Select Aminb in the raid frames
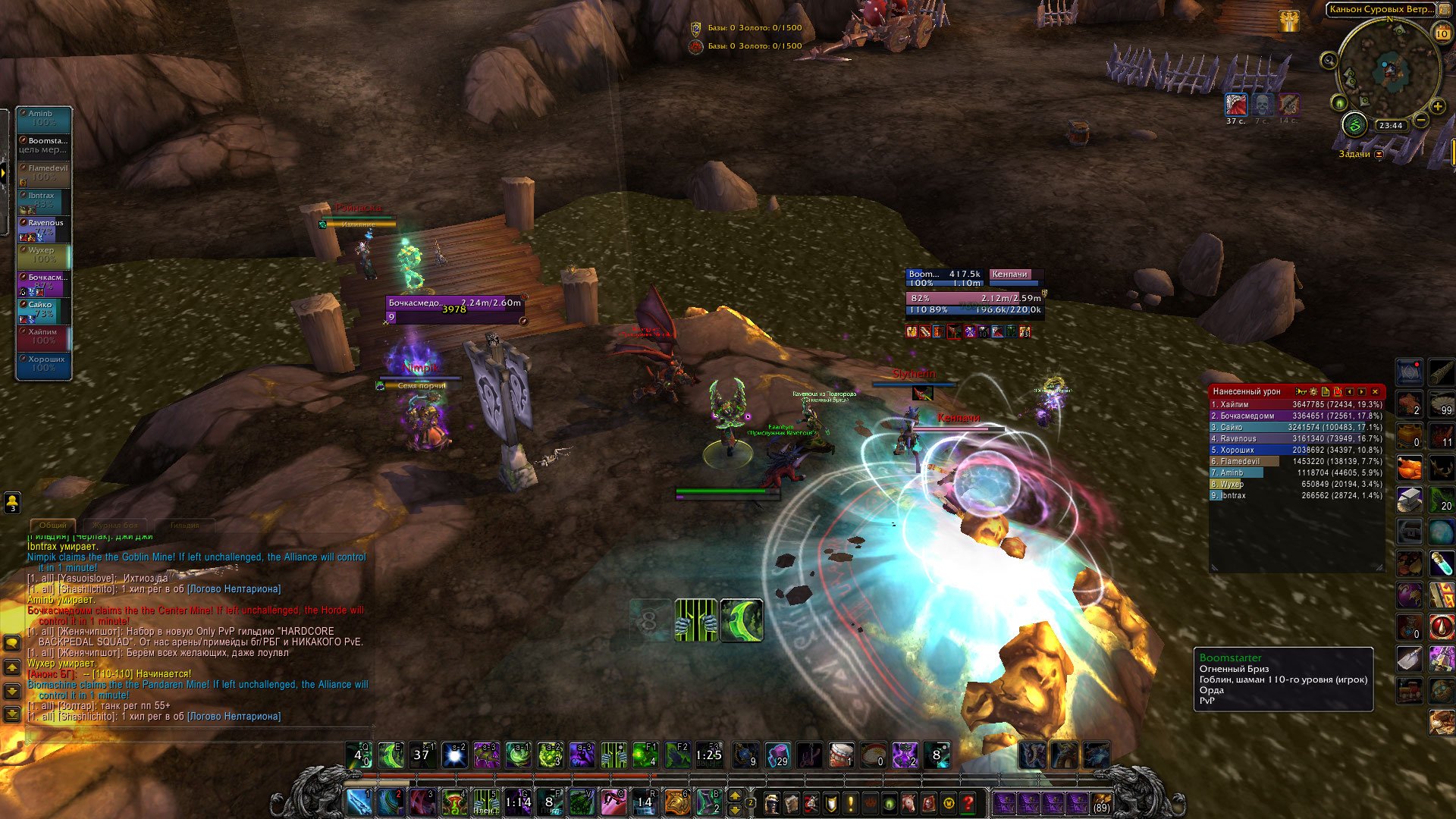Screen dimensions: 1456x819 tap(45, 118)
